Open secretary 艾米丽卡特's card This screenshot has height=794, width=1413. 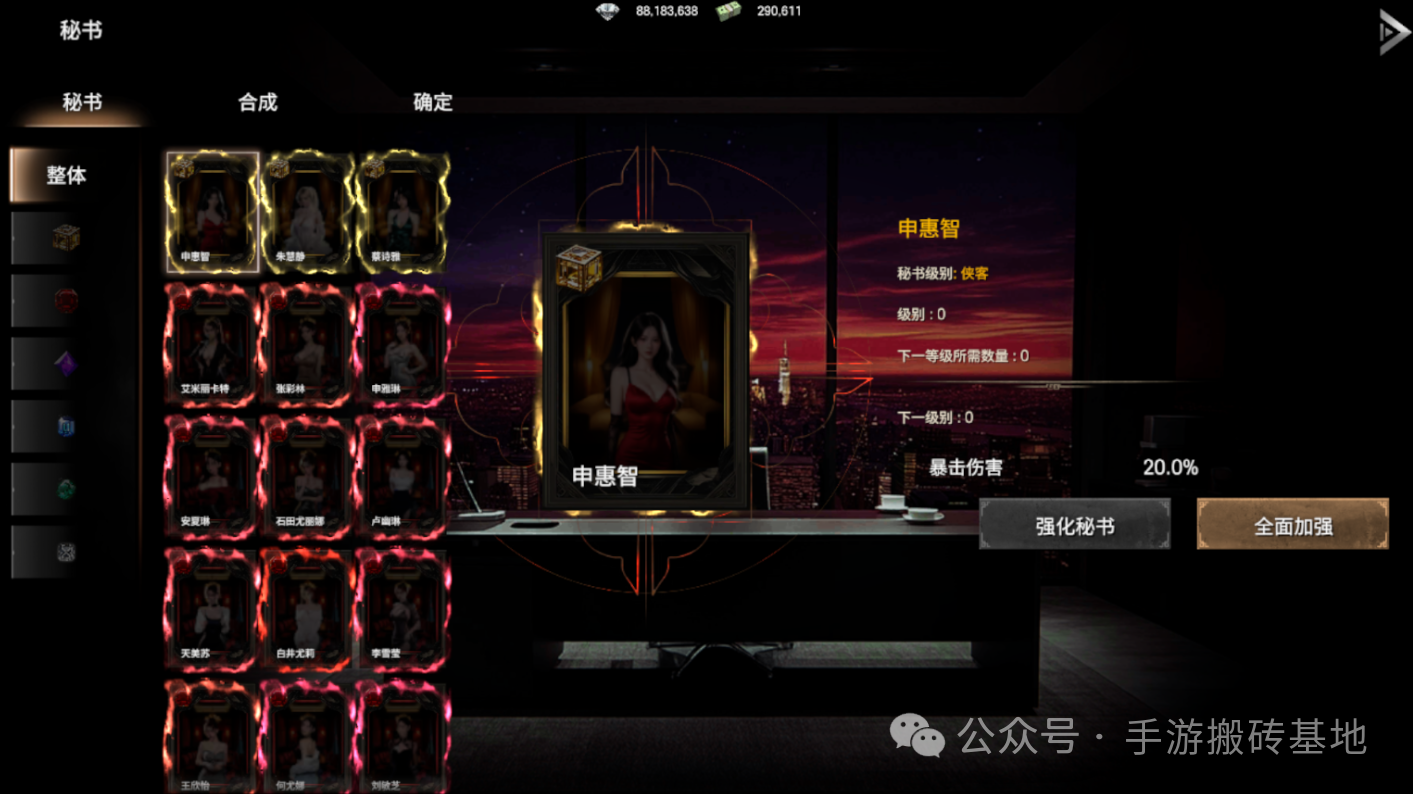(210, 345)
